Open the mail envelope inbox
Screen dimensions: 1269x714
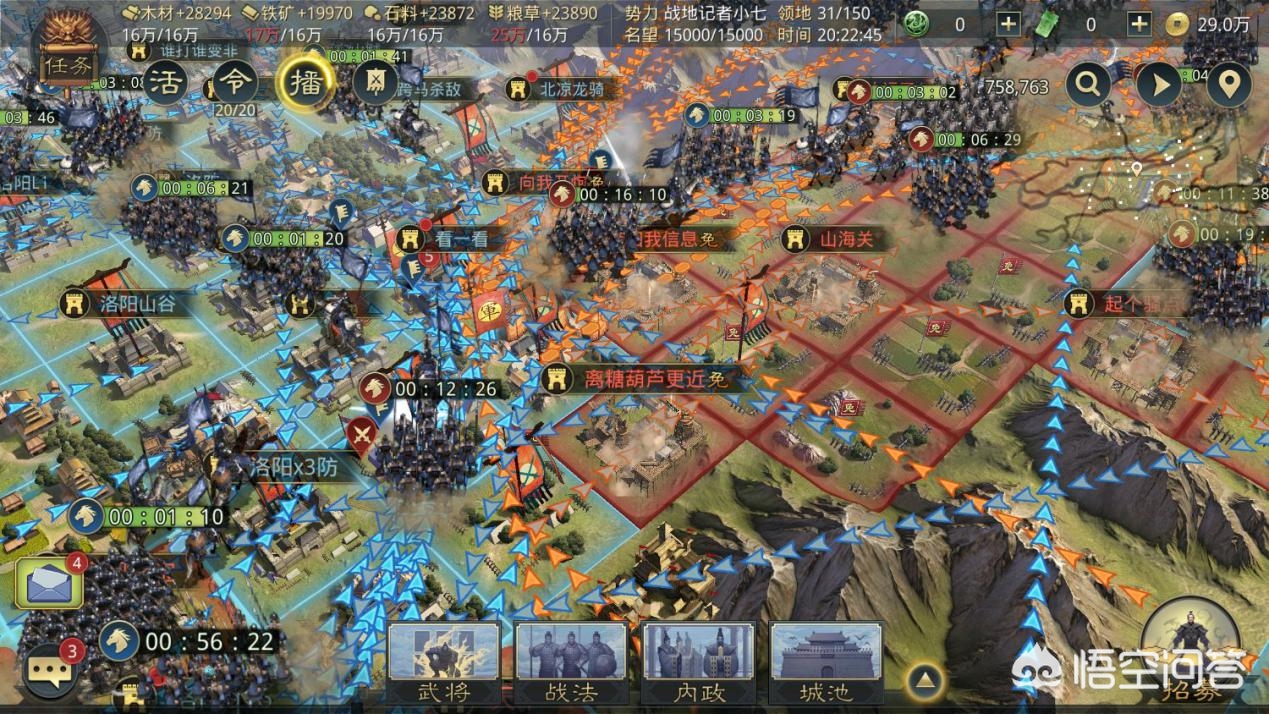pyautogui.click(x=49, y=583)
